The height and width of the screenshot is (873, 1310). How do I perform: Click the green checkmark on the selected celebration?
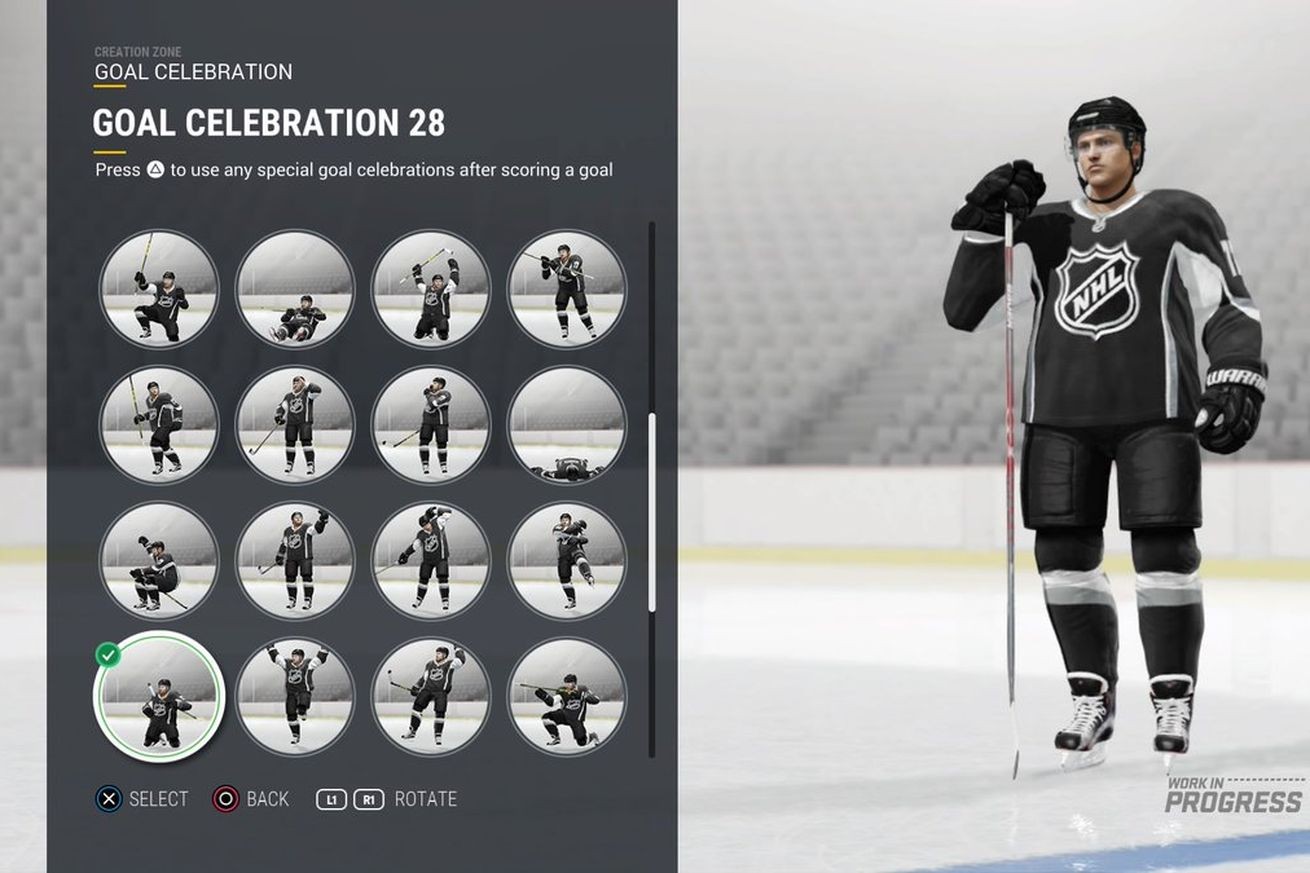pos(107,651)
